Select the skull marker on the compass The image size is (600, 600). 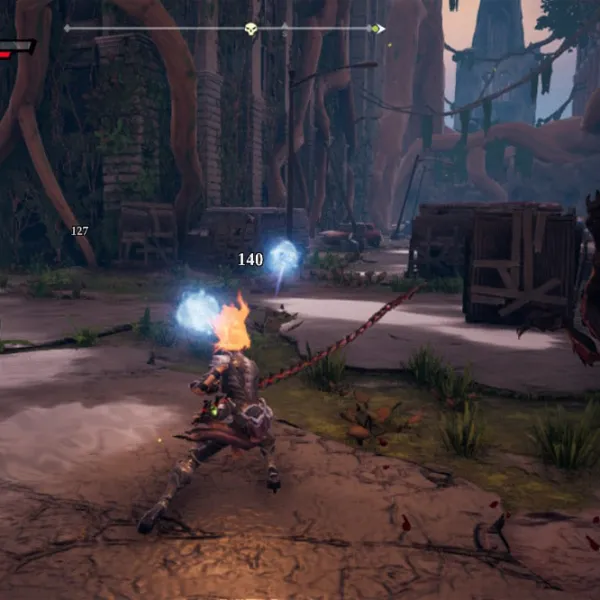click(x=251, y=29)
